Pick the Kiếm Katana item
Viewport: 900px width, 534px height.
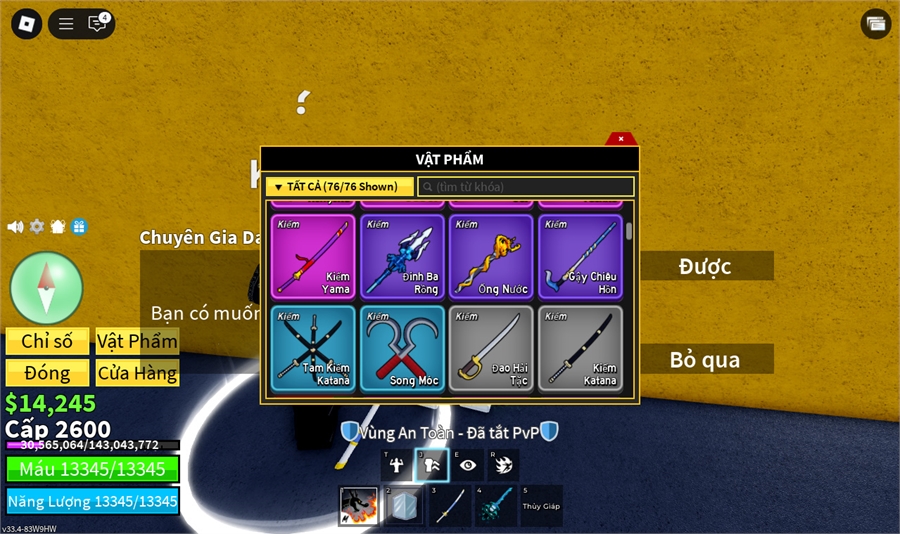(580, 347)
